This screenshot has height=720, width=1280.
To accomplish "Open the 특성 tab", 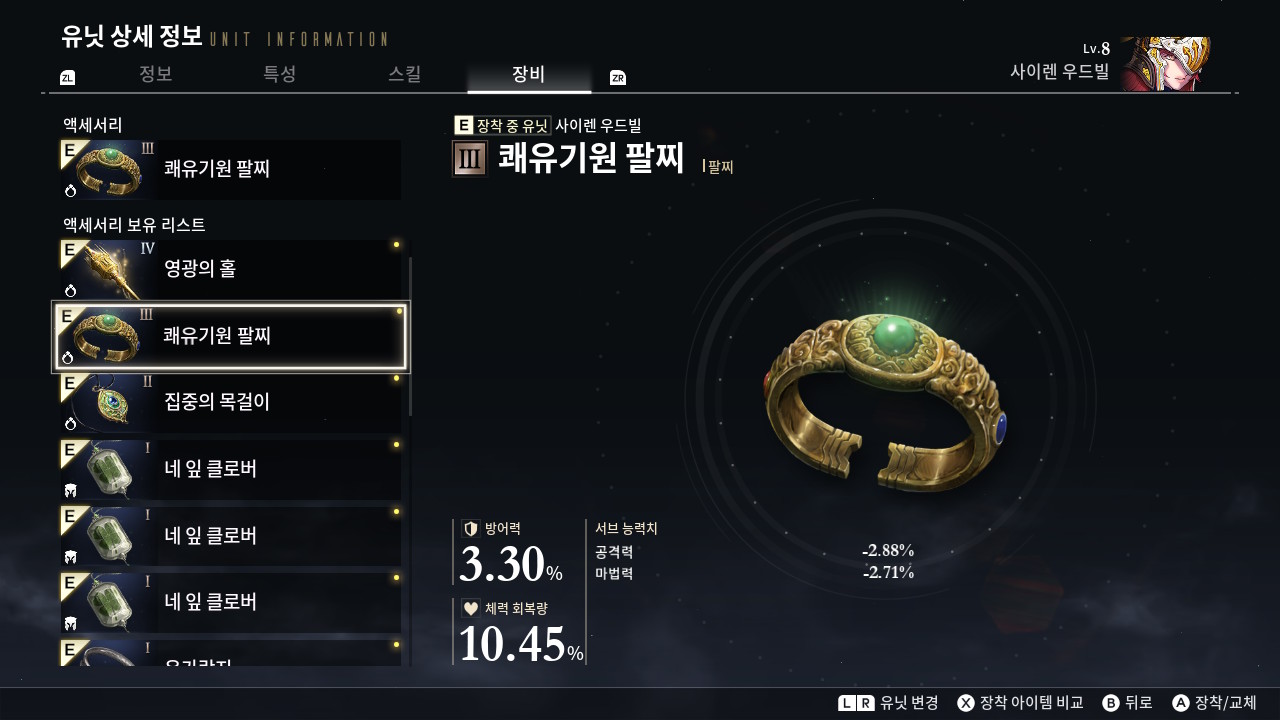I will click(280, 74).
